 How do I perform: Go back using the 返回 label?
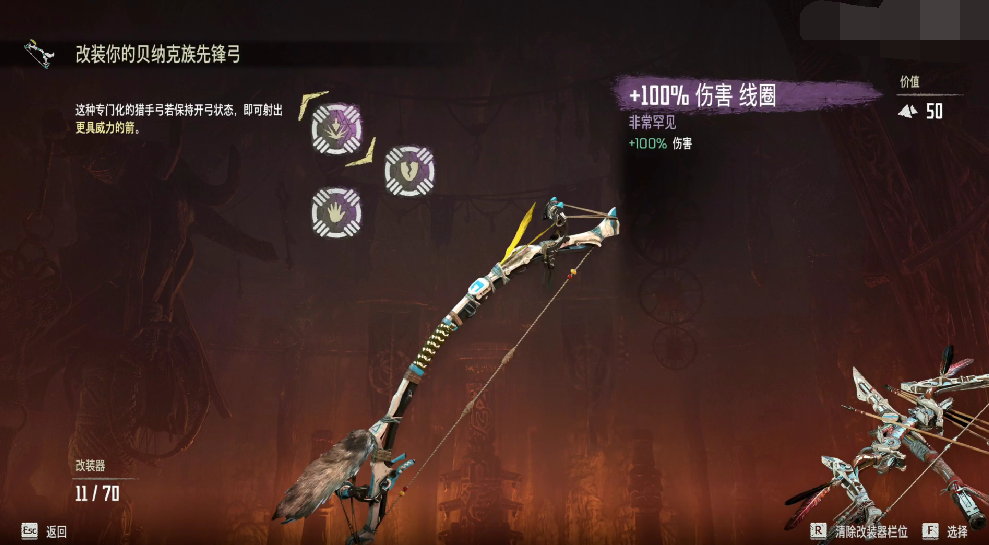click(x=56, y=531)
